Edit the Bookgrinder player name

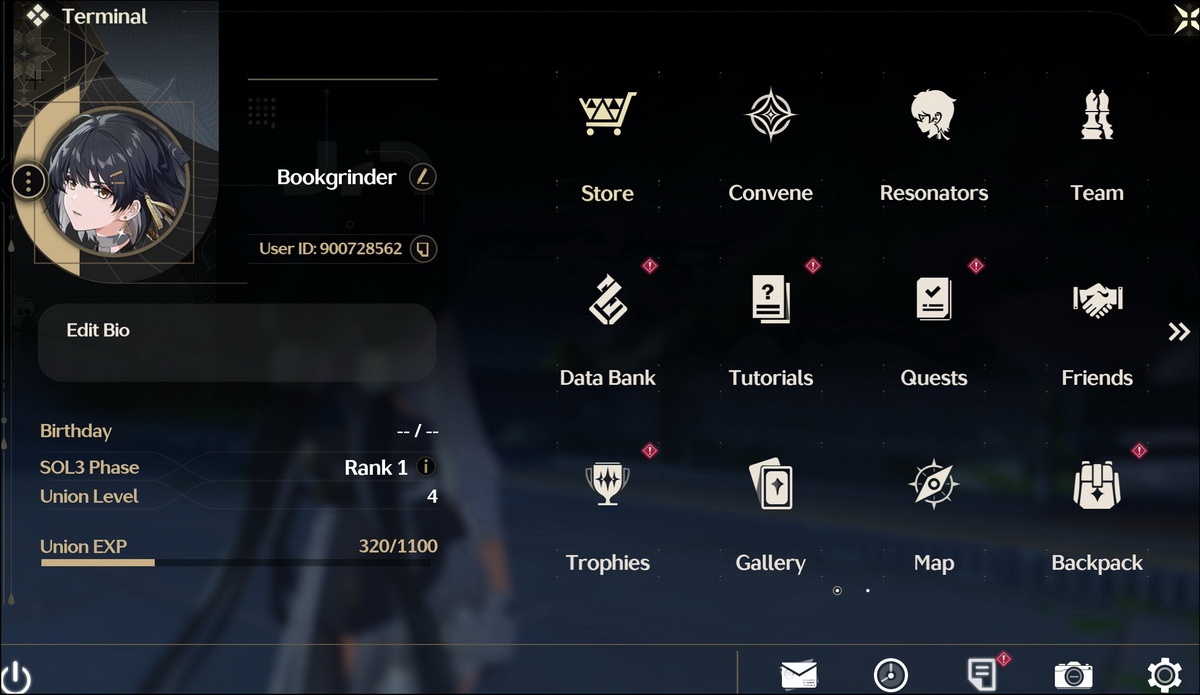coord(423,177)
